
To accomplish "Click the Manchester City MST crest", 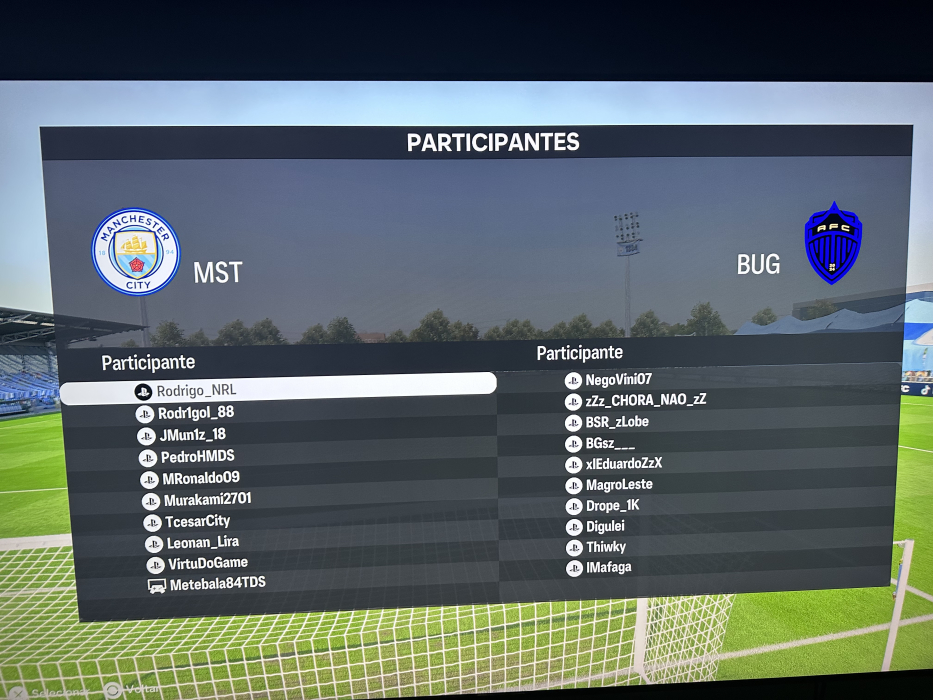I will 136,252.
